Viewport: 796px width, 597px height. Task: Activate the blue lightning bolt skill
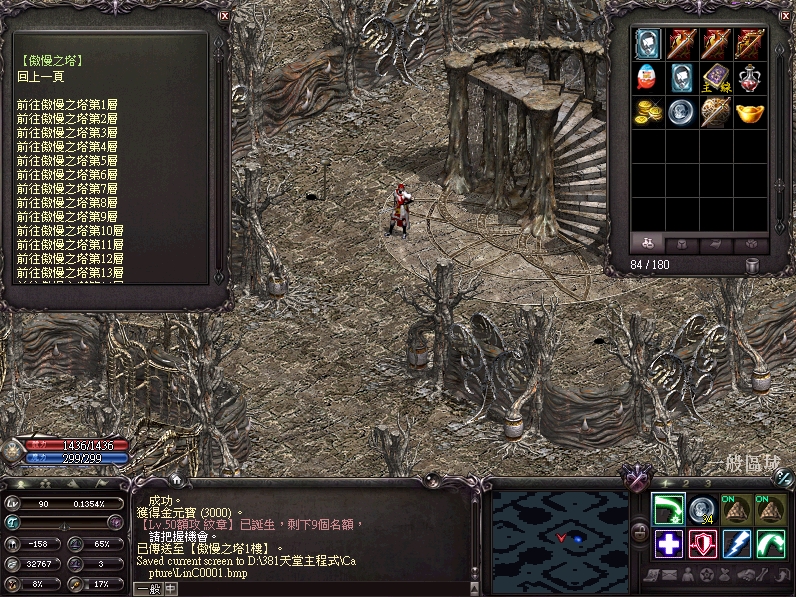click(738, 544)
